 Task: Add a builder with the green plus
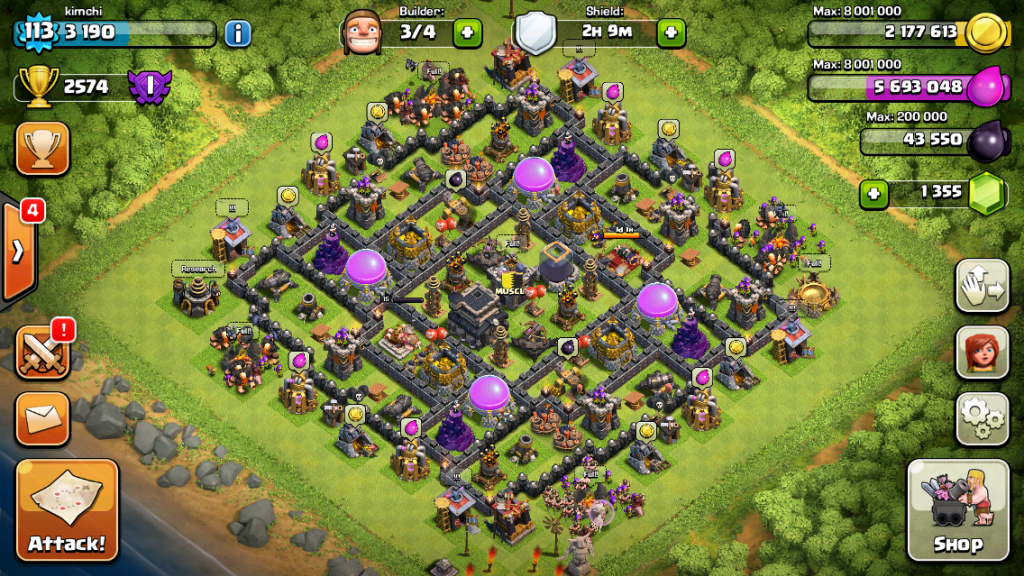pos(467,33)
